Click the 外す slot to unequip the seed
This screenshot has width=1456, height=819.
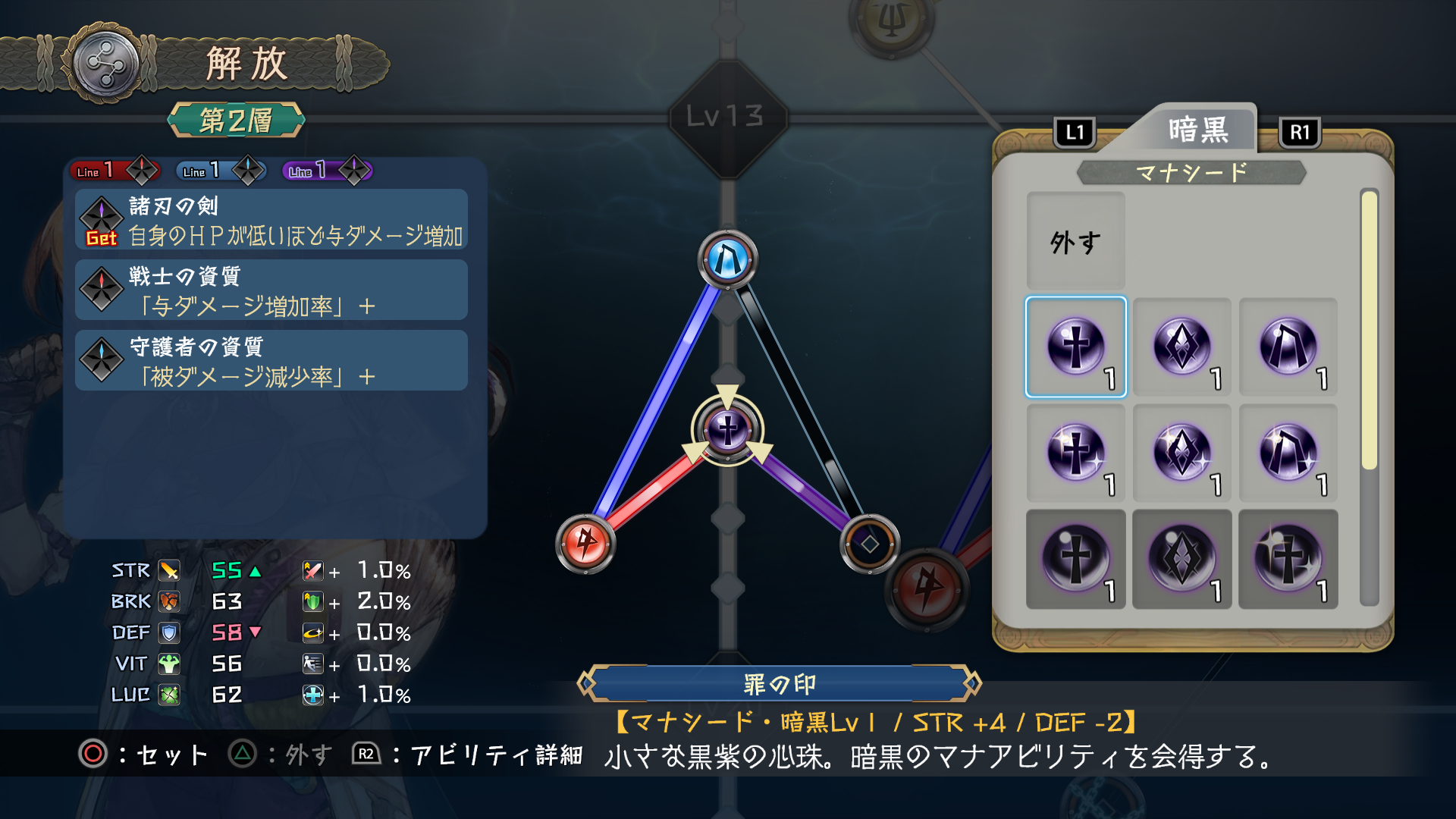click(x=1075, y=241)
